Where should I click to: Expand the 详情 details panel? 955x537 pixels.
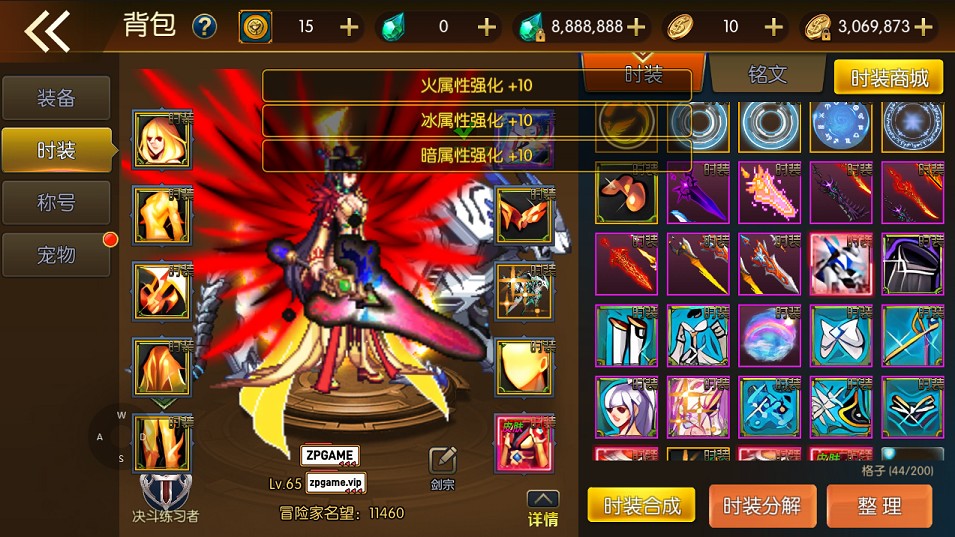pyautogui.click(x=543, y=508)
